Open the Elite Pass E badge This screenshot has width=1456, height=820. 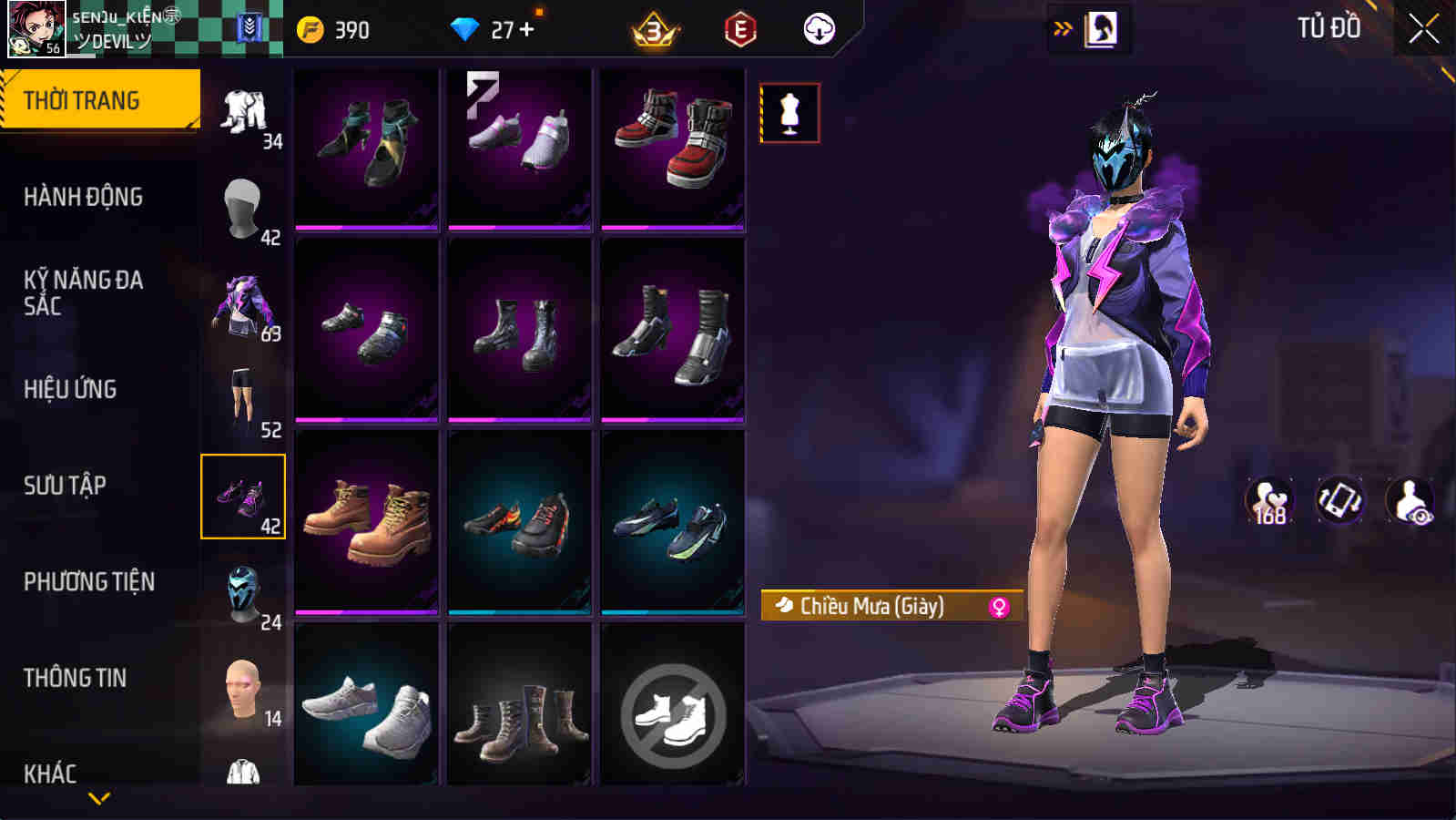click(x=739, y=28)
